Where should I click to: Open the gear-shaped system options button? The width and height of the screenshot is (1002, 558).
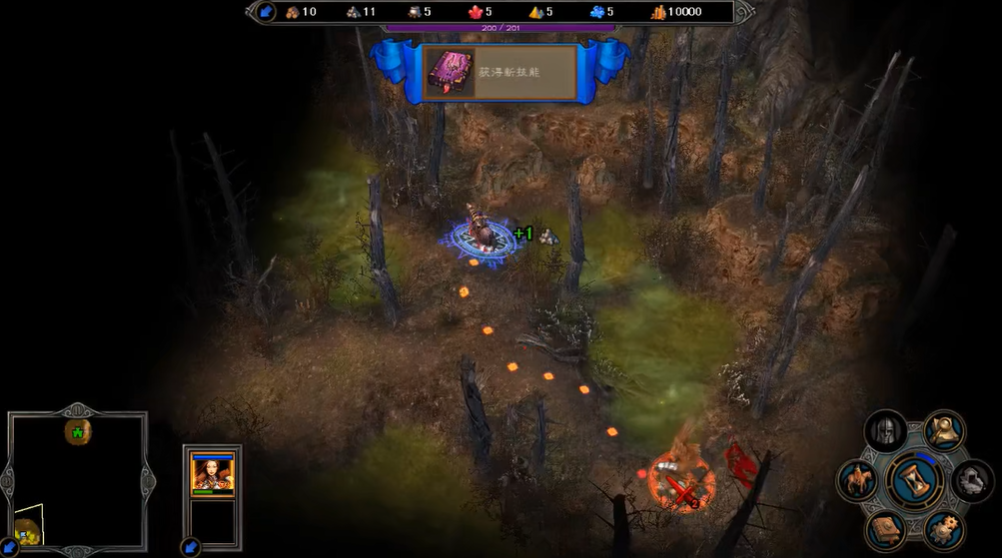click(943, 528)
